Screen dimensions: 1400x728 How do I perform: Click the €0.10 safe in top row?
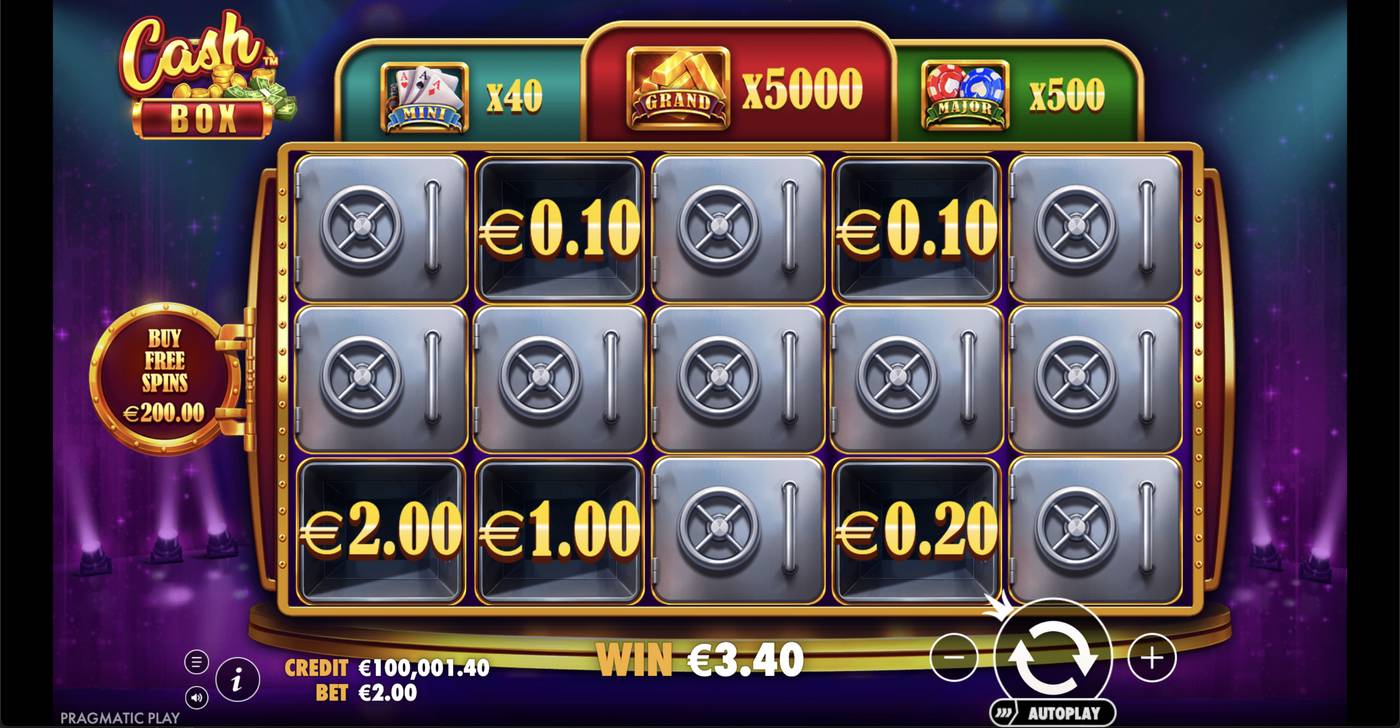click(x=558, y=227)
